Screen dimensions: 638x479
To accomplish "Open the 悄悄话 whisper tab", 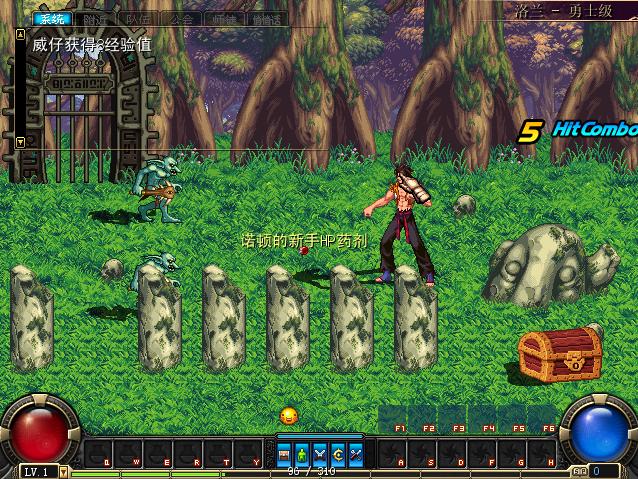I will (x=266, y=19).
